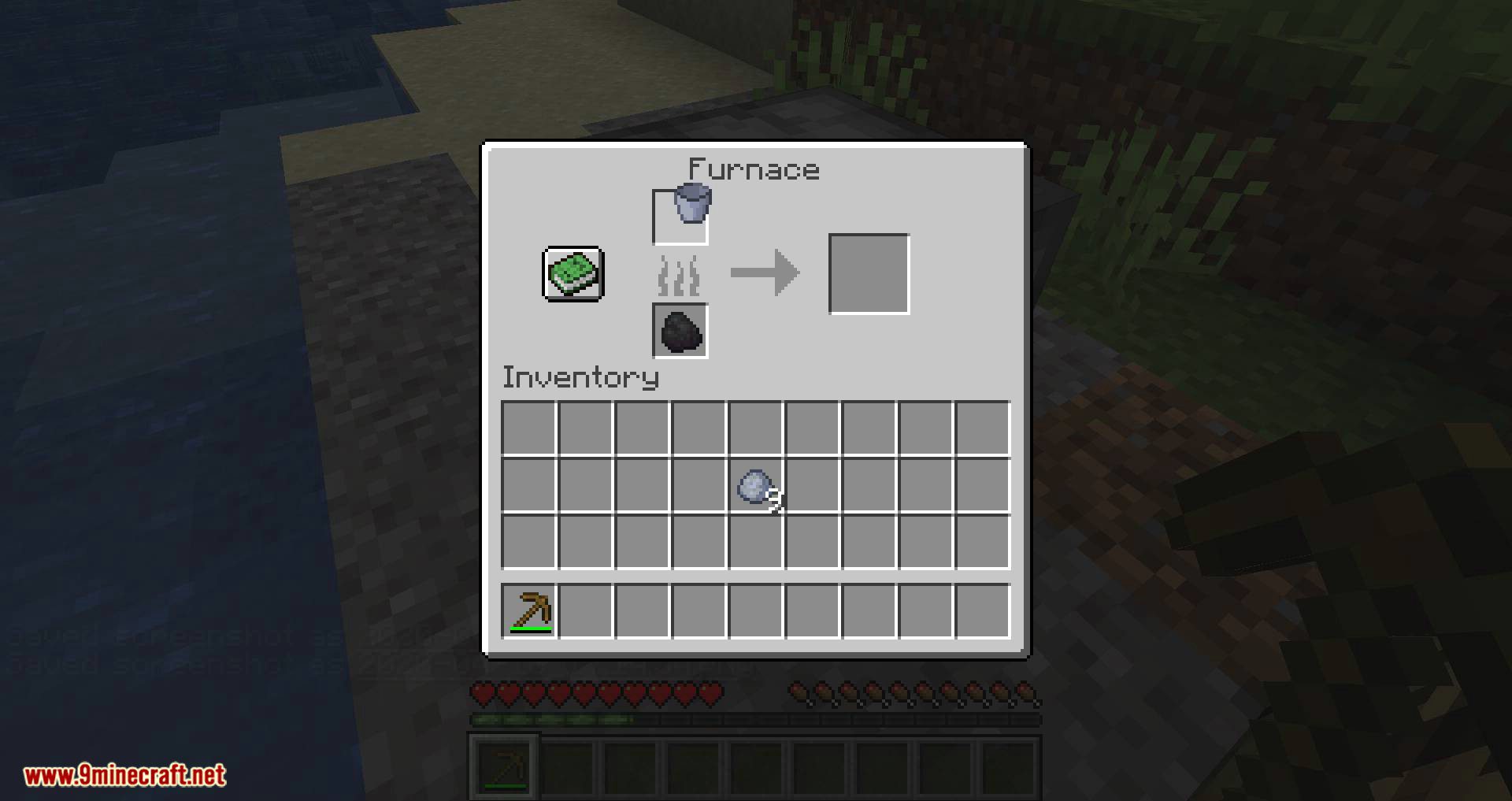This screenshot has height=801, width=1512.
Task: Click the empty furnace output slot
Action: pos(869,273)
